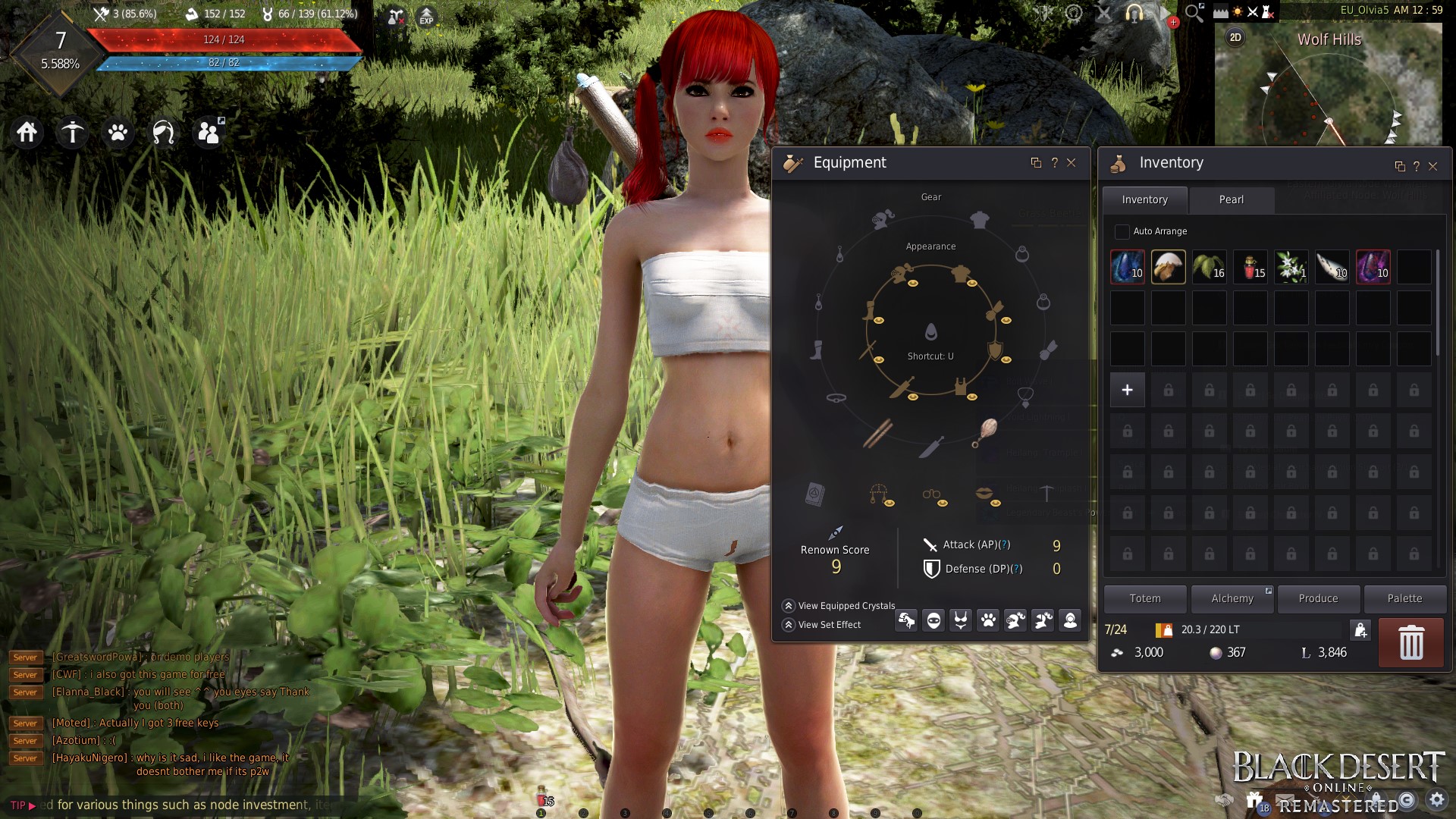The width and height of the screenshot is (1456, 819).
Task: Open the Alchemy panel
Action: coord(1232,598)
